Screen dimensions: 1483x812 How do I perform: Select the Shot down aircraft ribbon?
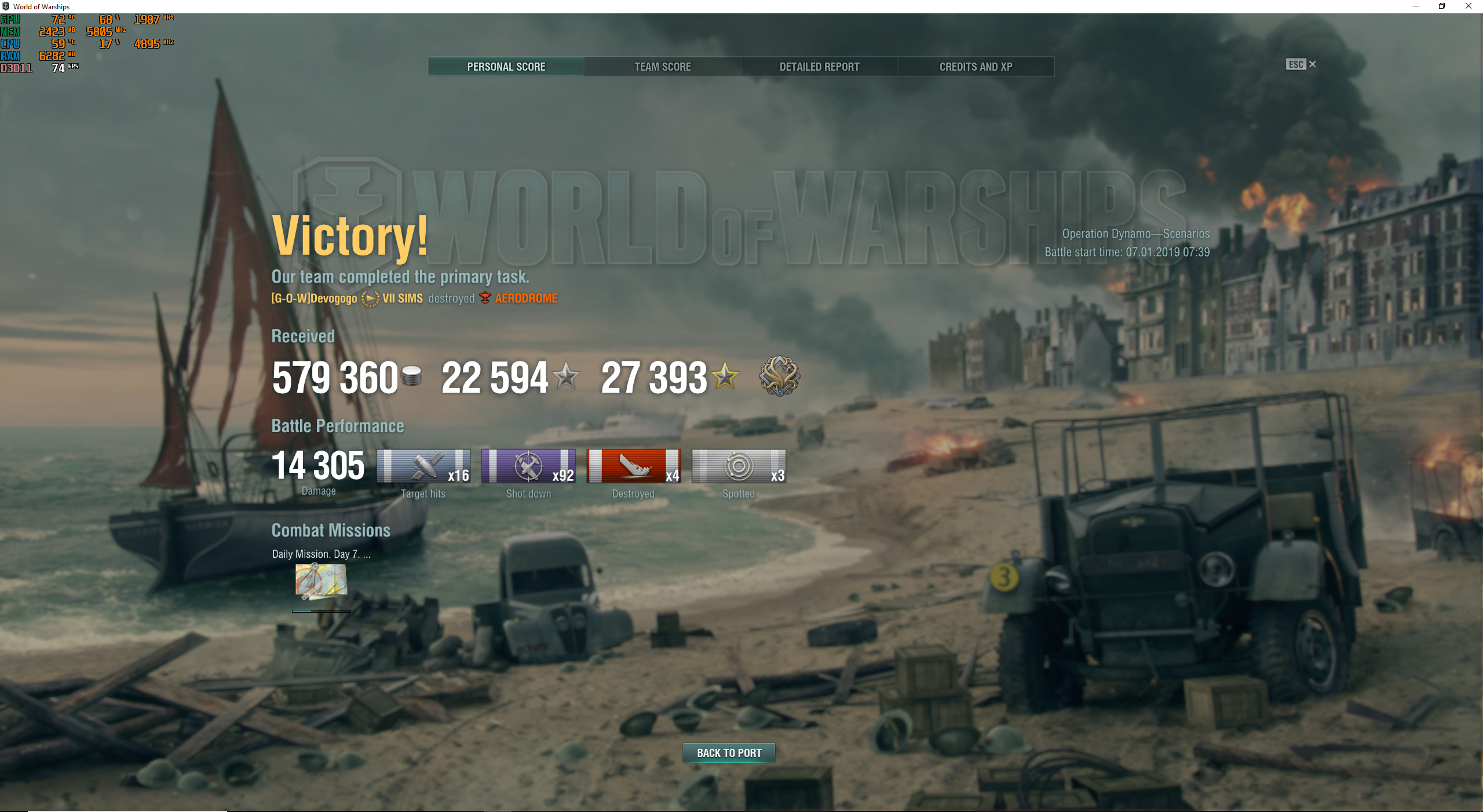pos(528,466)
